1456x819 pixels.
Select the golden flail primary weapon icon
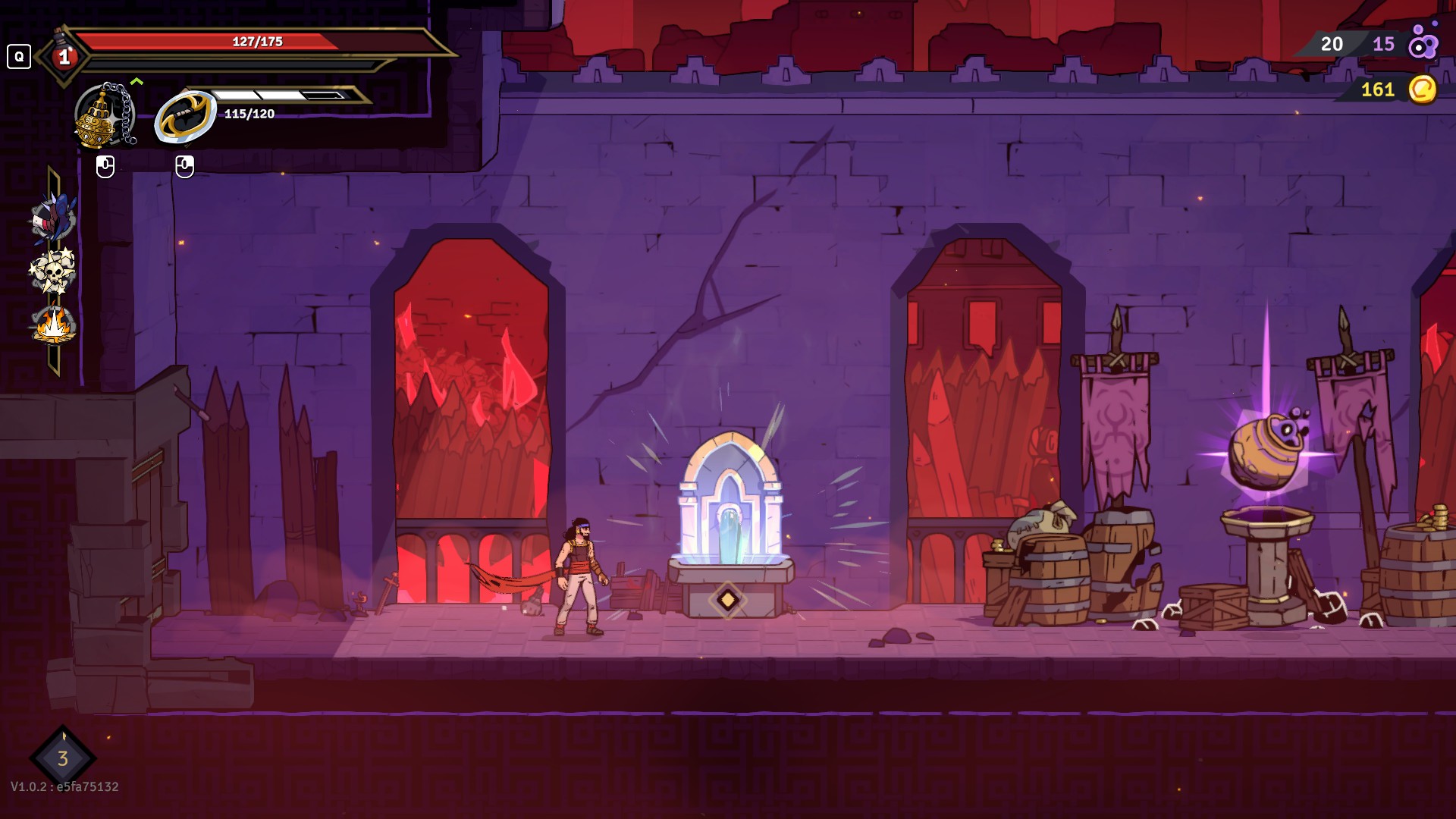[104, 115]
